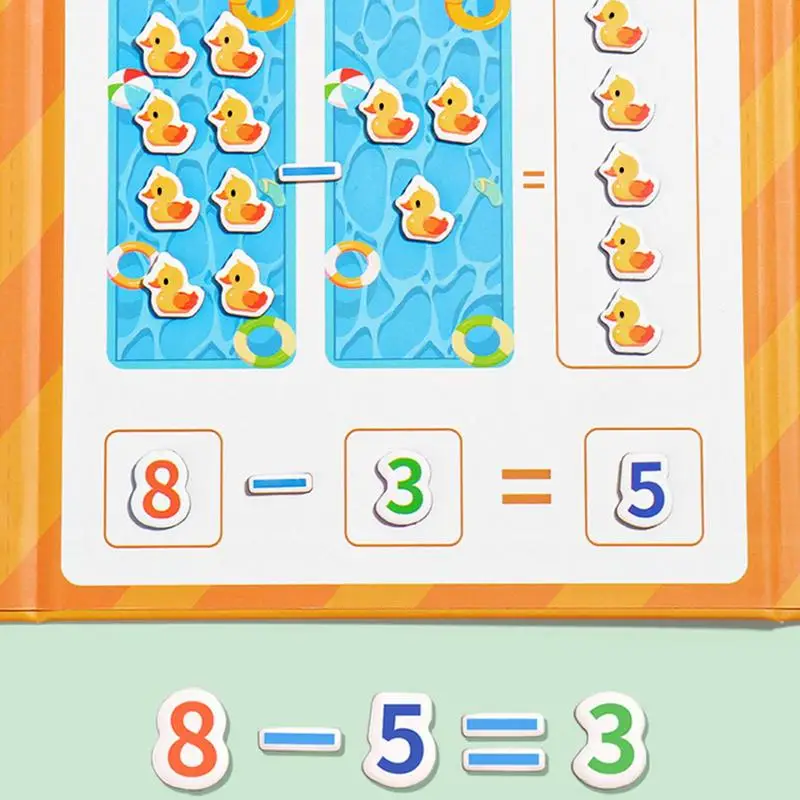This screenshot has width=800, height=800.
Task: Pick the large orange 8 tile below the board
Action: point(194,736)
